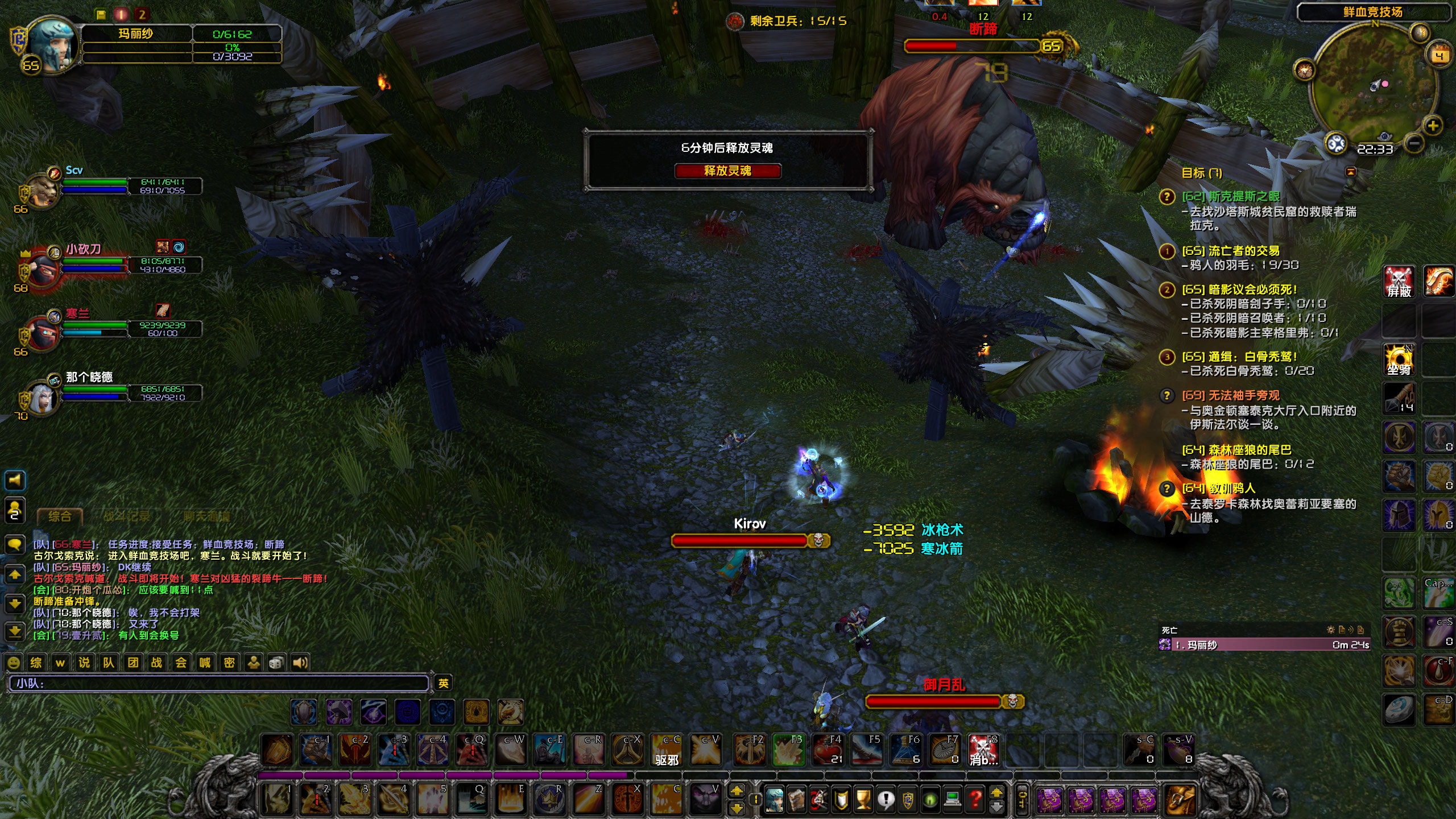Toggle chat sound via the speaker chat button
1456x819 pixels.
tap(300, 663)
